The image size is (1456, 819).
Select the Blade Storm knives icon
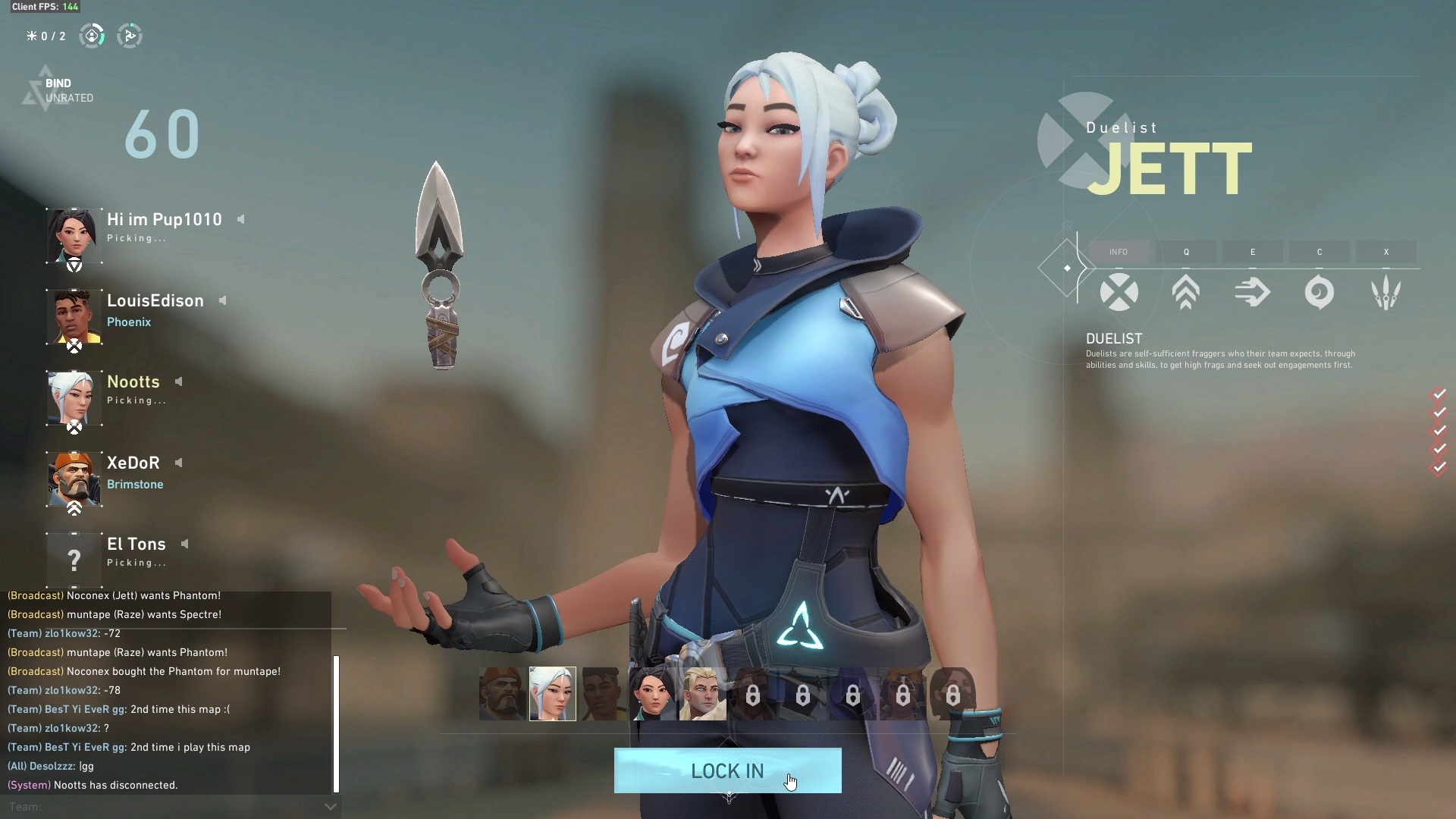point(1386,292)
